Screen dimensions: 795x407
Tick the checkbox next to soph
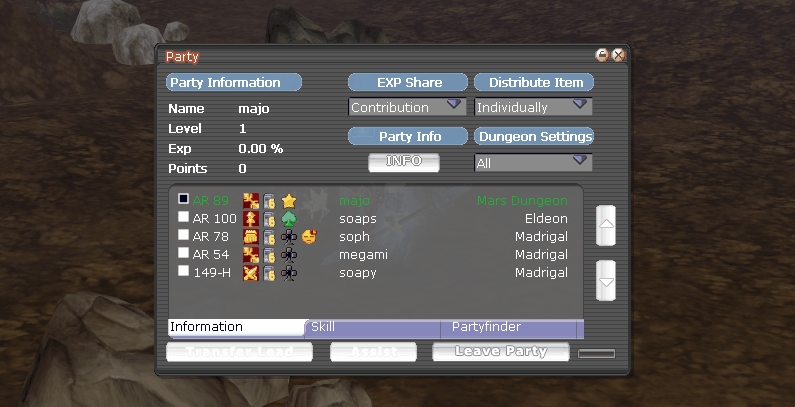183,236
